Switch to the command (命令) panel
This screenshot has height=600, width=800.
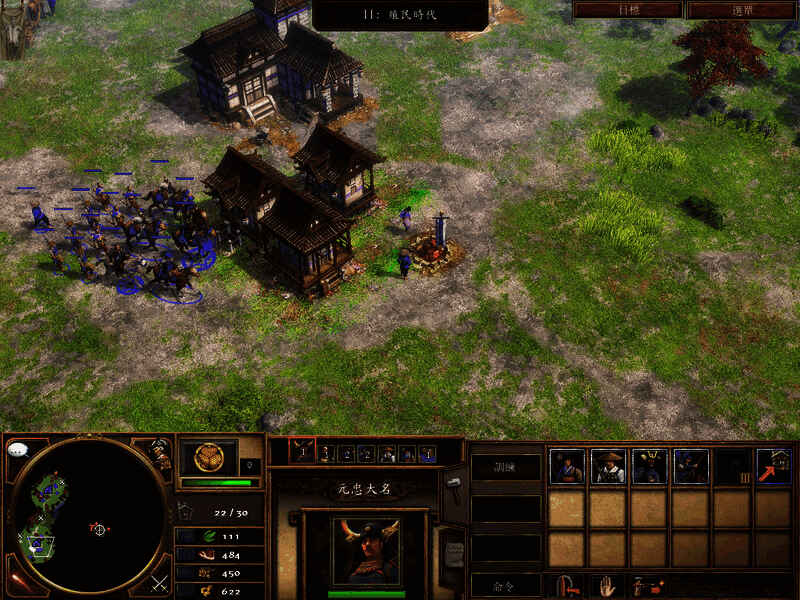pyautogui.click(x=505, y=585)
